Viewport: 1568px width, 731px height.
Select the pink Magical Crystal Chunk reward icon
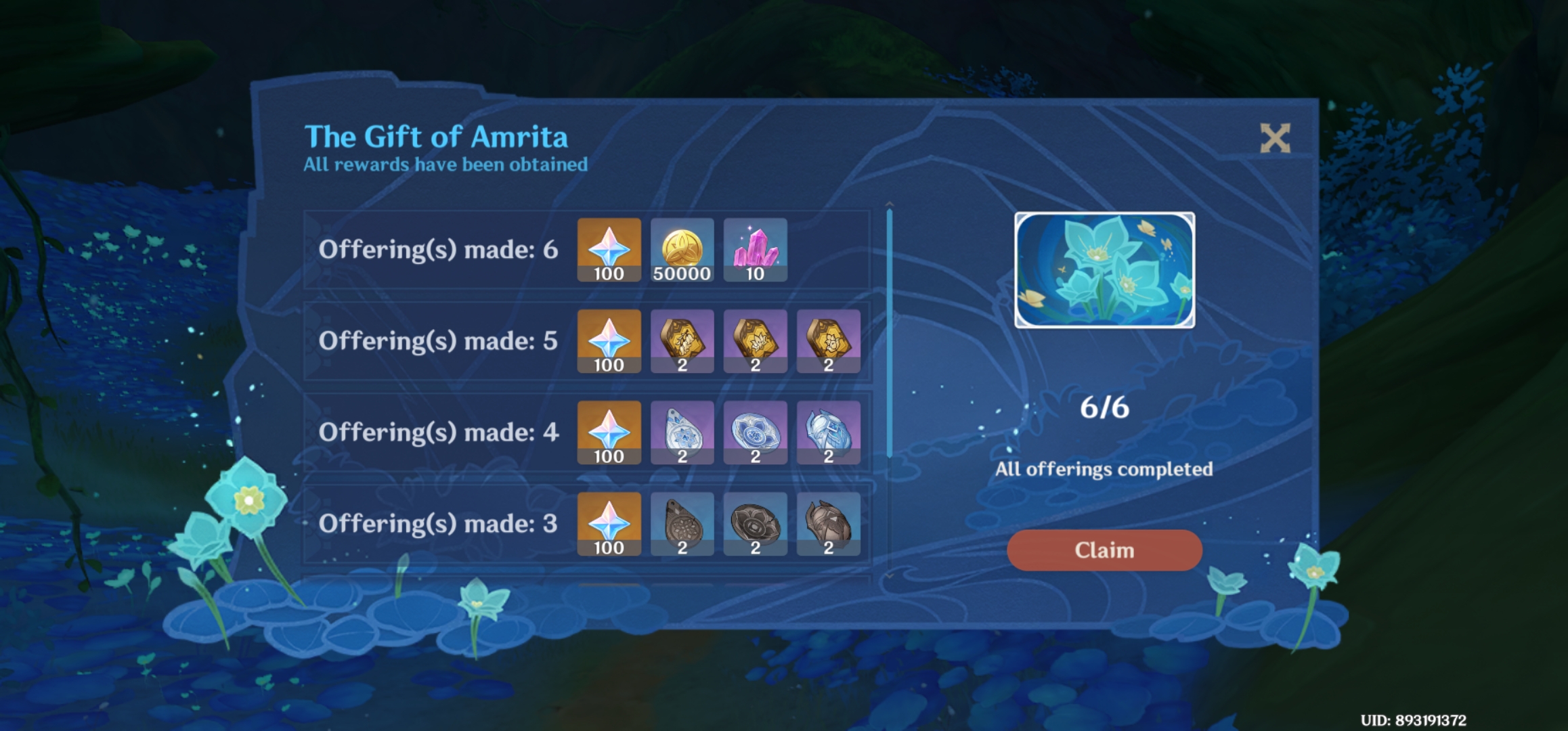click(755, 249)
